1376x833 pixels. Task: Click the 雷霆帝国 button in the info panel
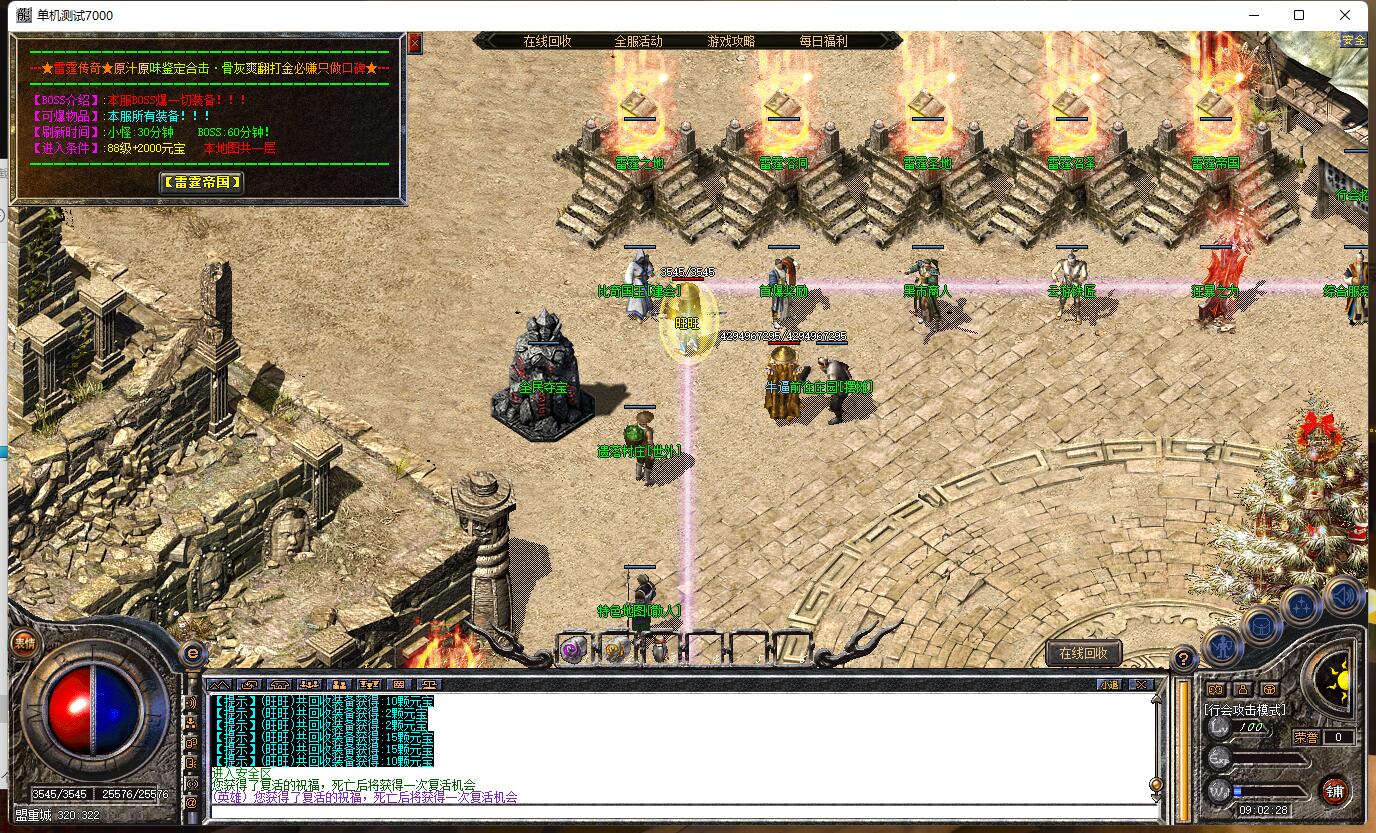coord(202,182)
